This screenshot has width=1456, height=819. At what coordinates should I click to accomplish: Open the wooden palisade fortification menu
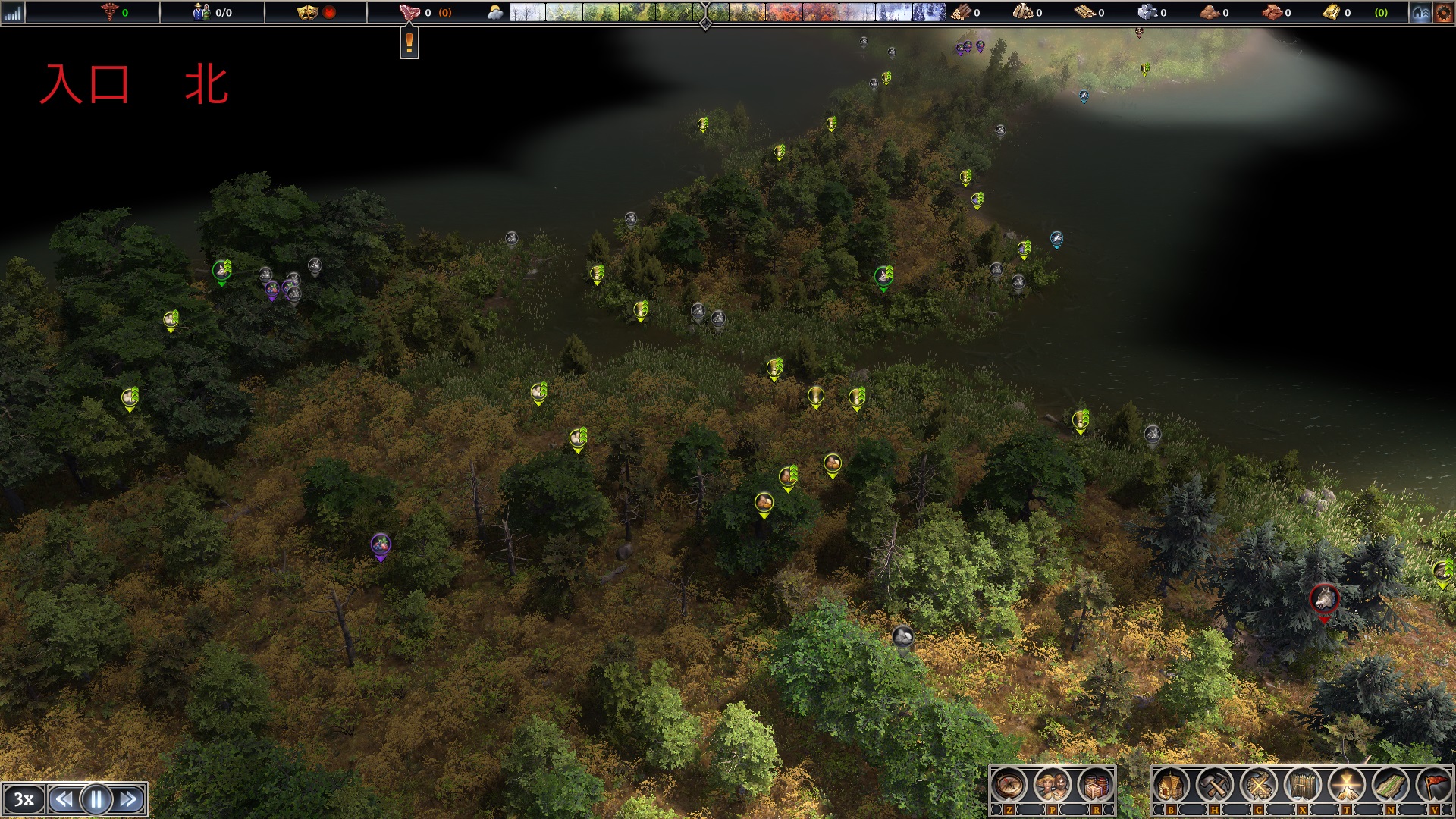[x=1303, y=786]
